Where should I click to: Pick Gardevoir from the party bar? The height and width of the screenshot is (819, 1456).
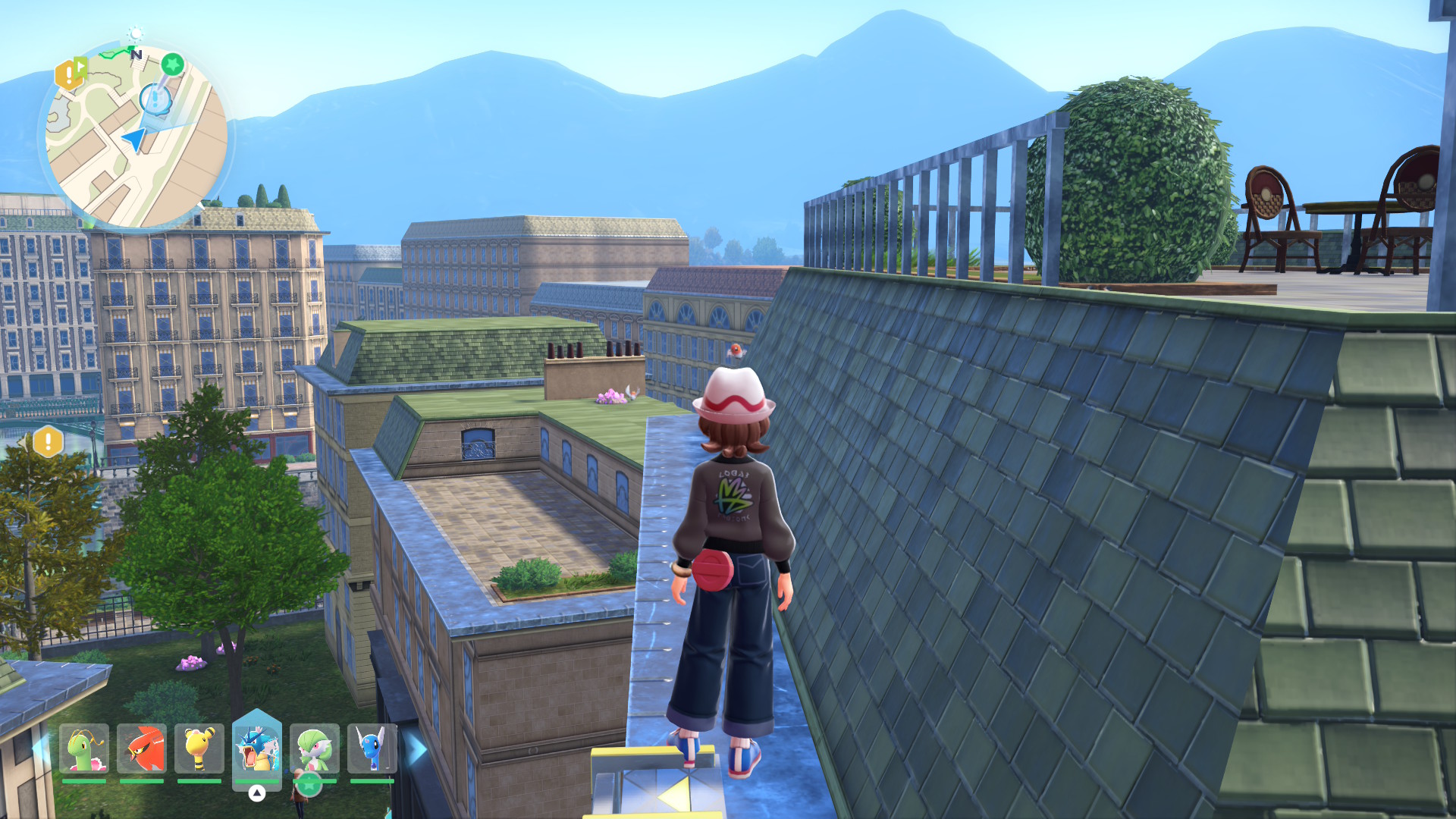[314, 748]
